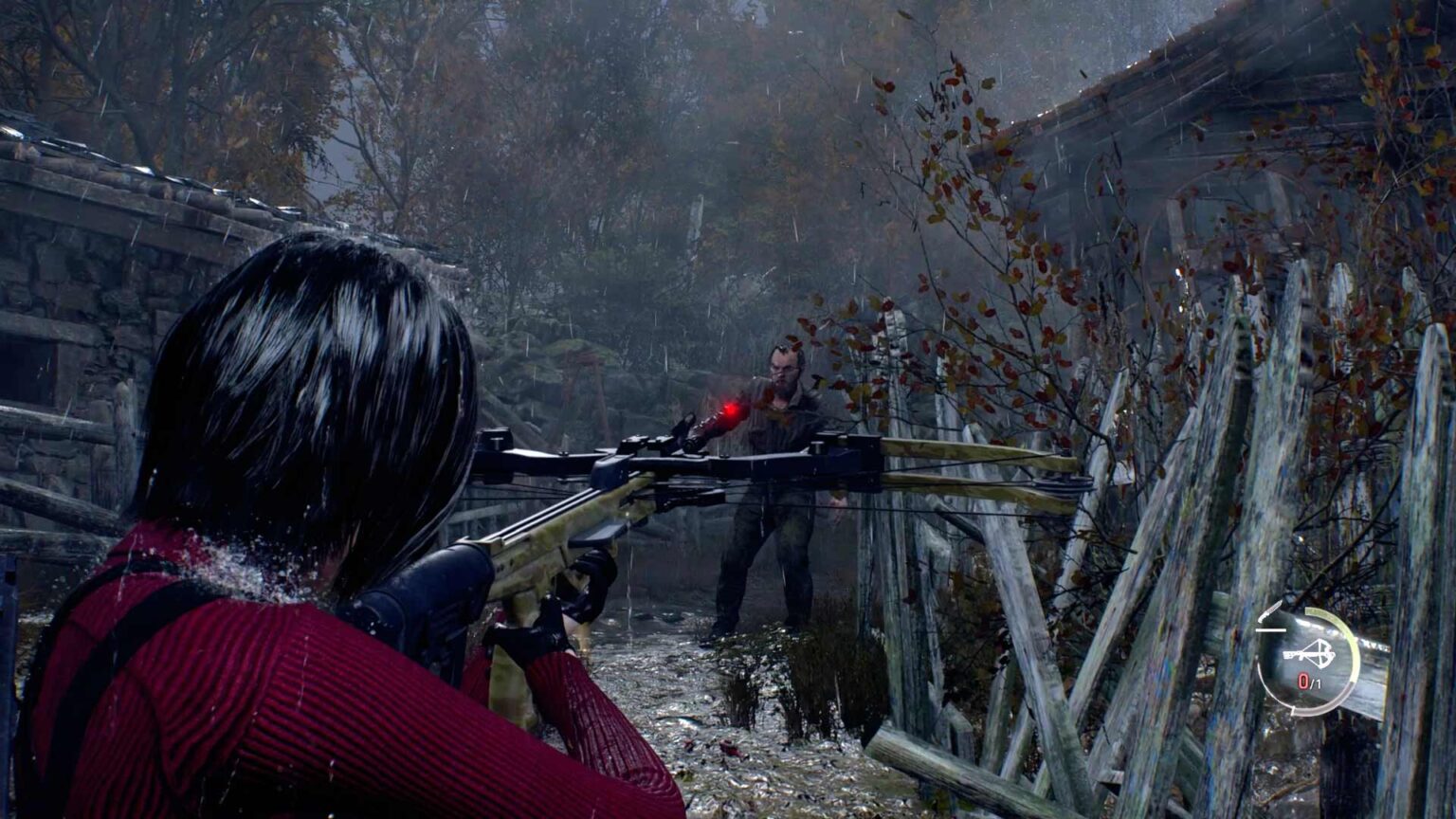Click the knife durability bar below the knife

point(1271,630)
